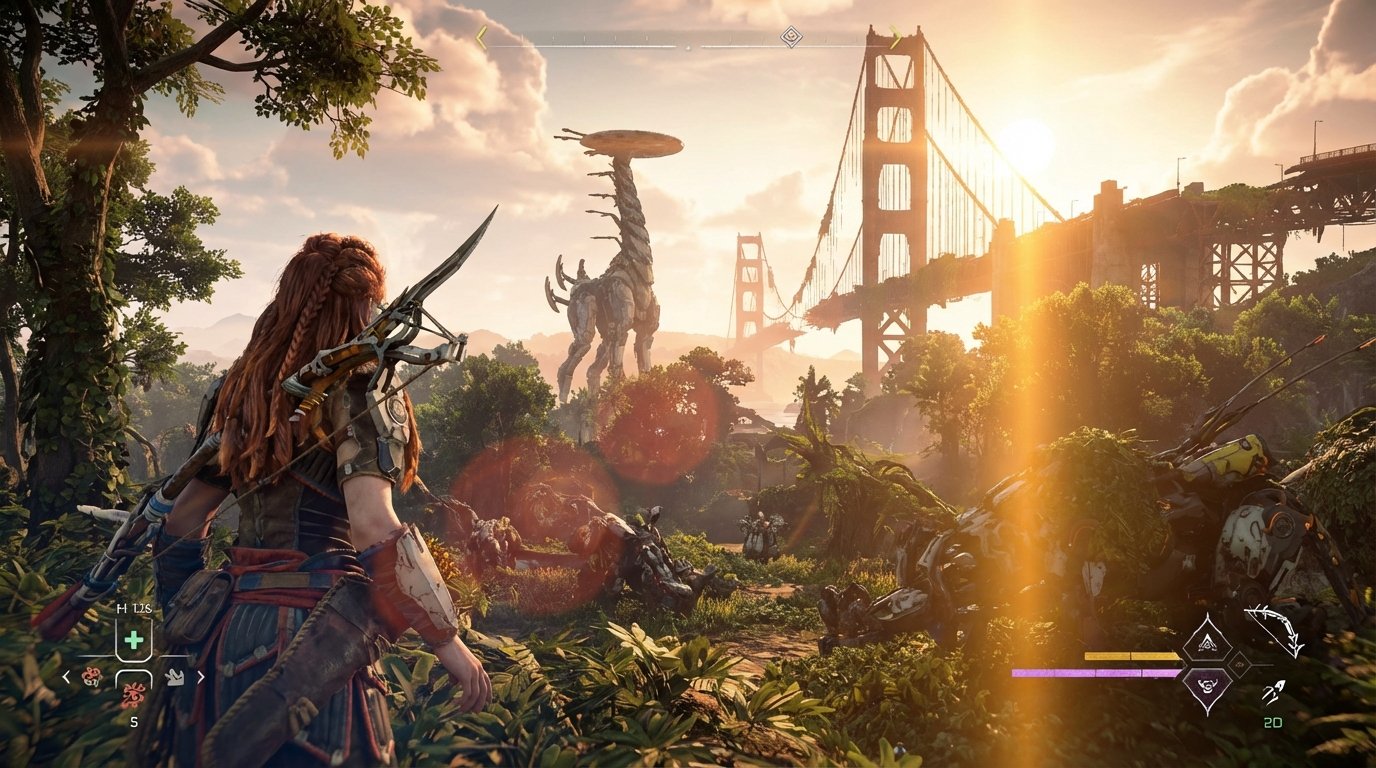The image size is (1376, 768).
Task: Click the small diamond icon between the emblems
Action: [1240, 664]
